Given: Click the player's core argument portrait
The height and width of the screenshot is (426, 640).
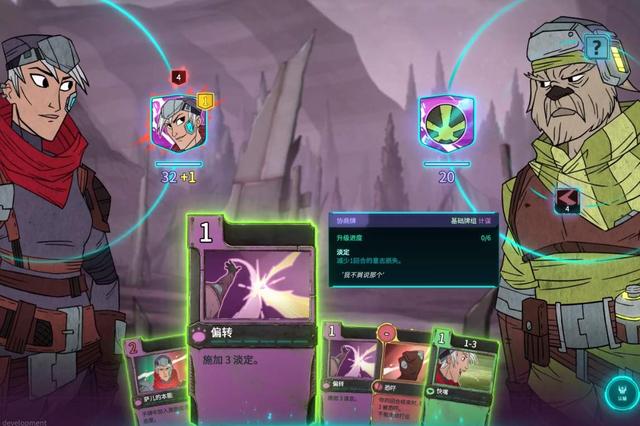Looking at the screenshot, I should click(177, 124).
